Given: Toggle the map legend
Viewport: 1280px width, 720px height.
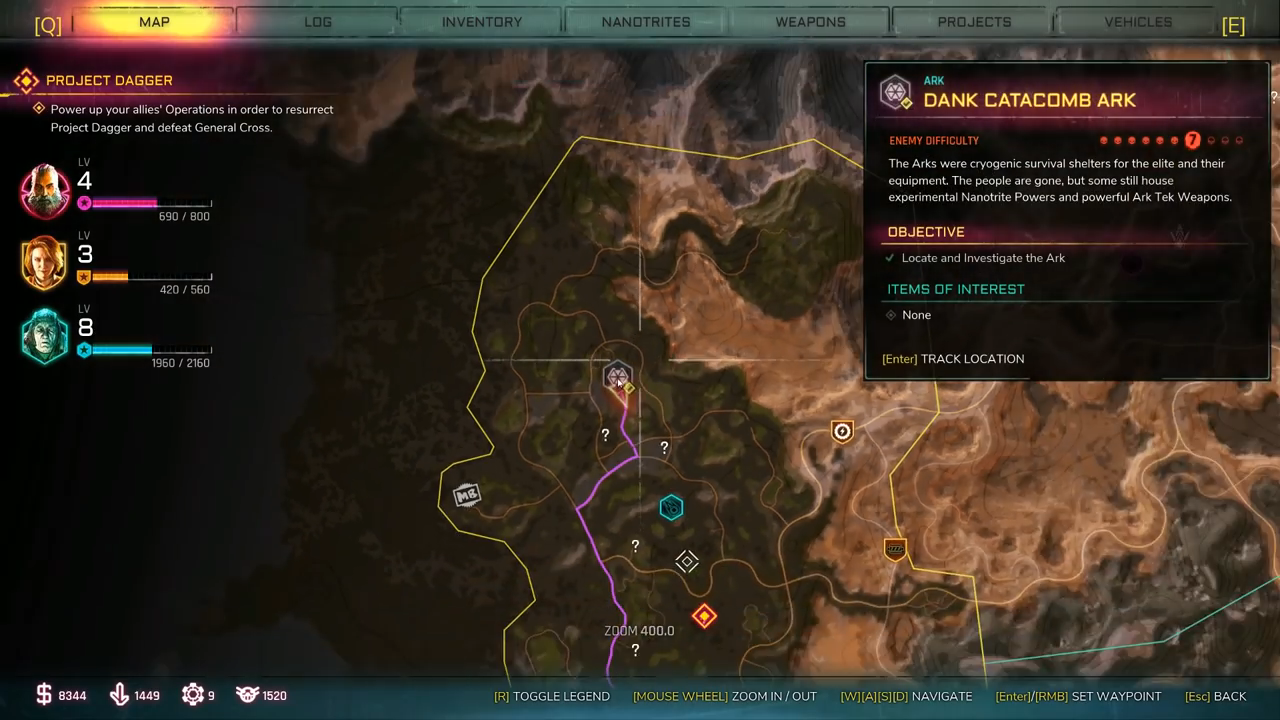Looking at the screenshot, I should pos(552,696).
